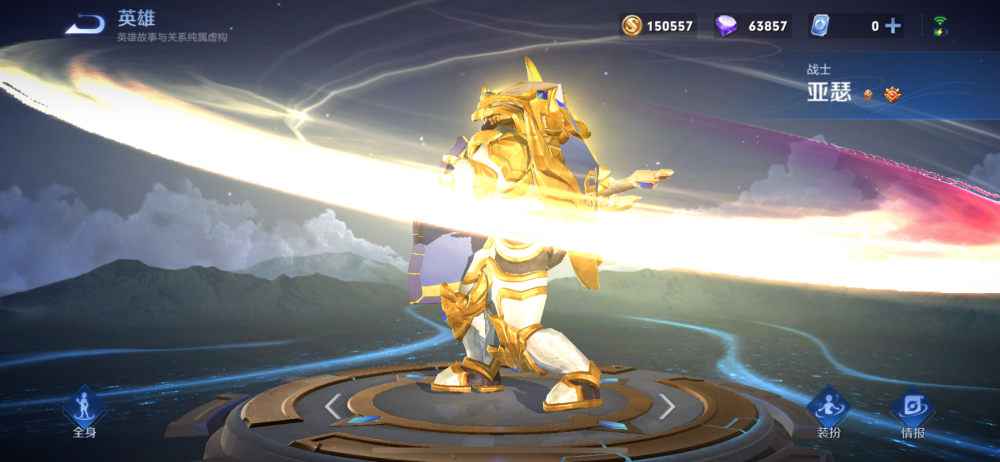Go back using the return arrow
1000x462 pixels.
point(85,24)
